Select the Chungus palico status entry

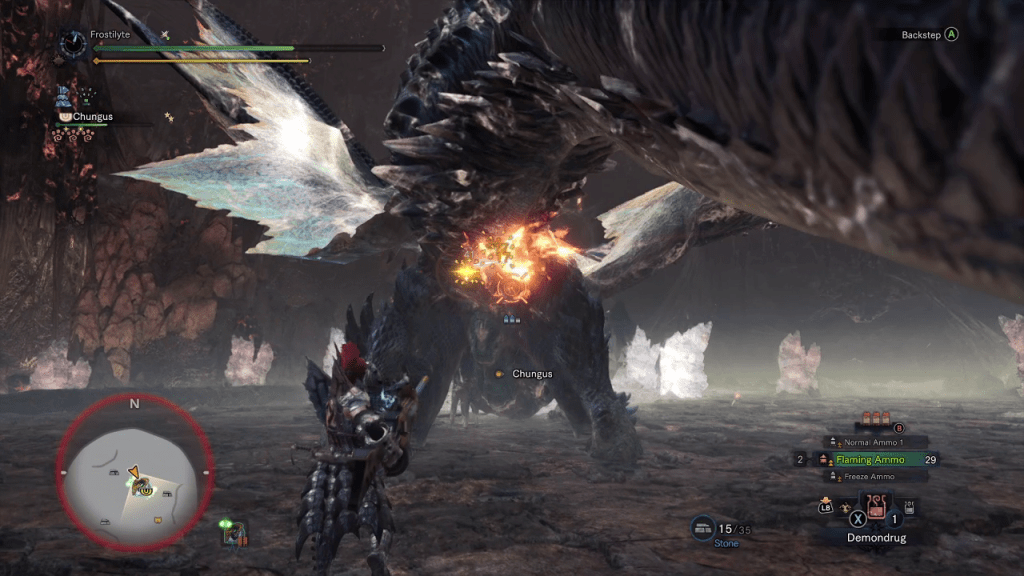90,116
